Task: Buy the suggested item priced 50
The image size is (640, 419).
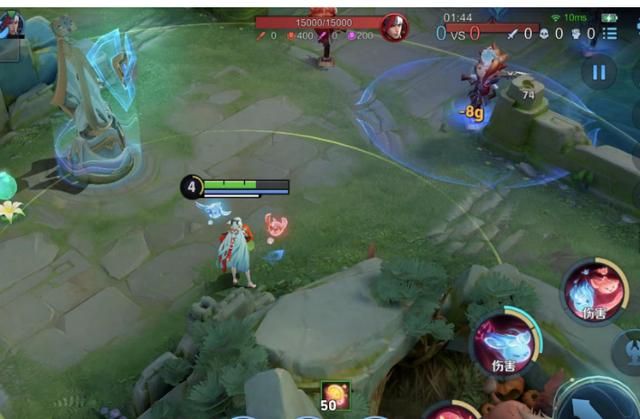Action: pos(334,396)
